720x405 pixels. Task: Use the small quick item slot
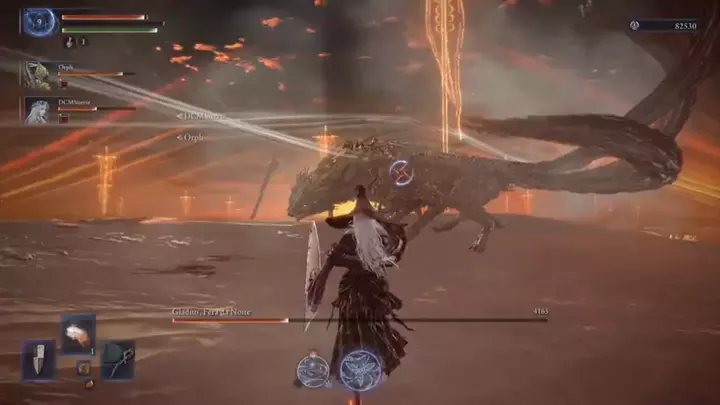click(84, 368)
